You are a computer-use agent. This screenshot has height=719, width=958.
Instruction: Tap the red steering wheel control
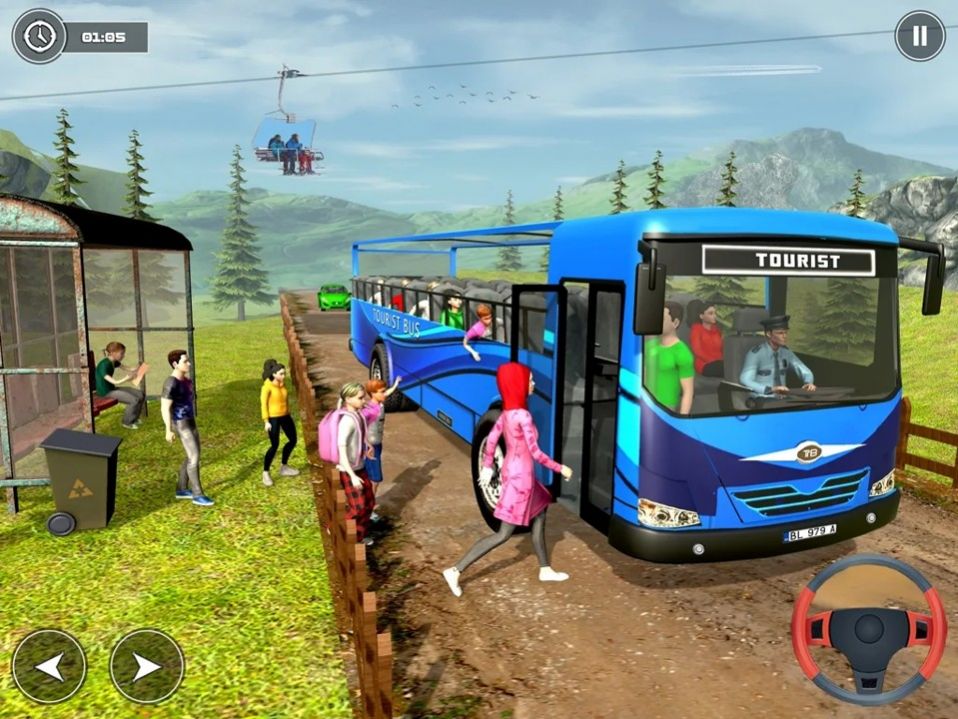click(x=868, y=630)
